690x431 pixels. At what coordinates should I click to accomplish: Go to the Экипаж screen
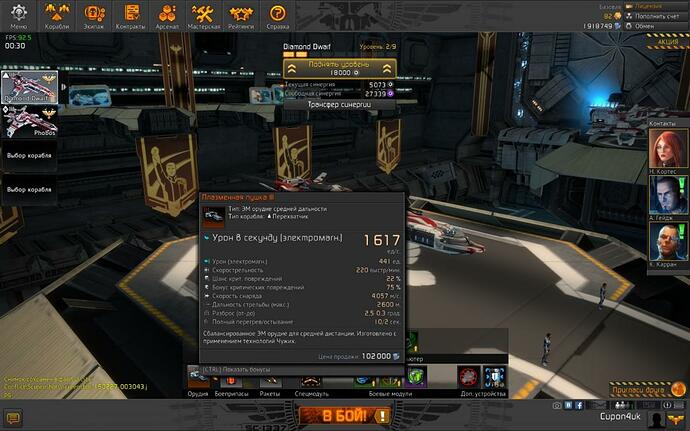(x=93, y=16)
